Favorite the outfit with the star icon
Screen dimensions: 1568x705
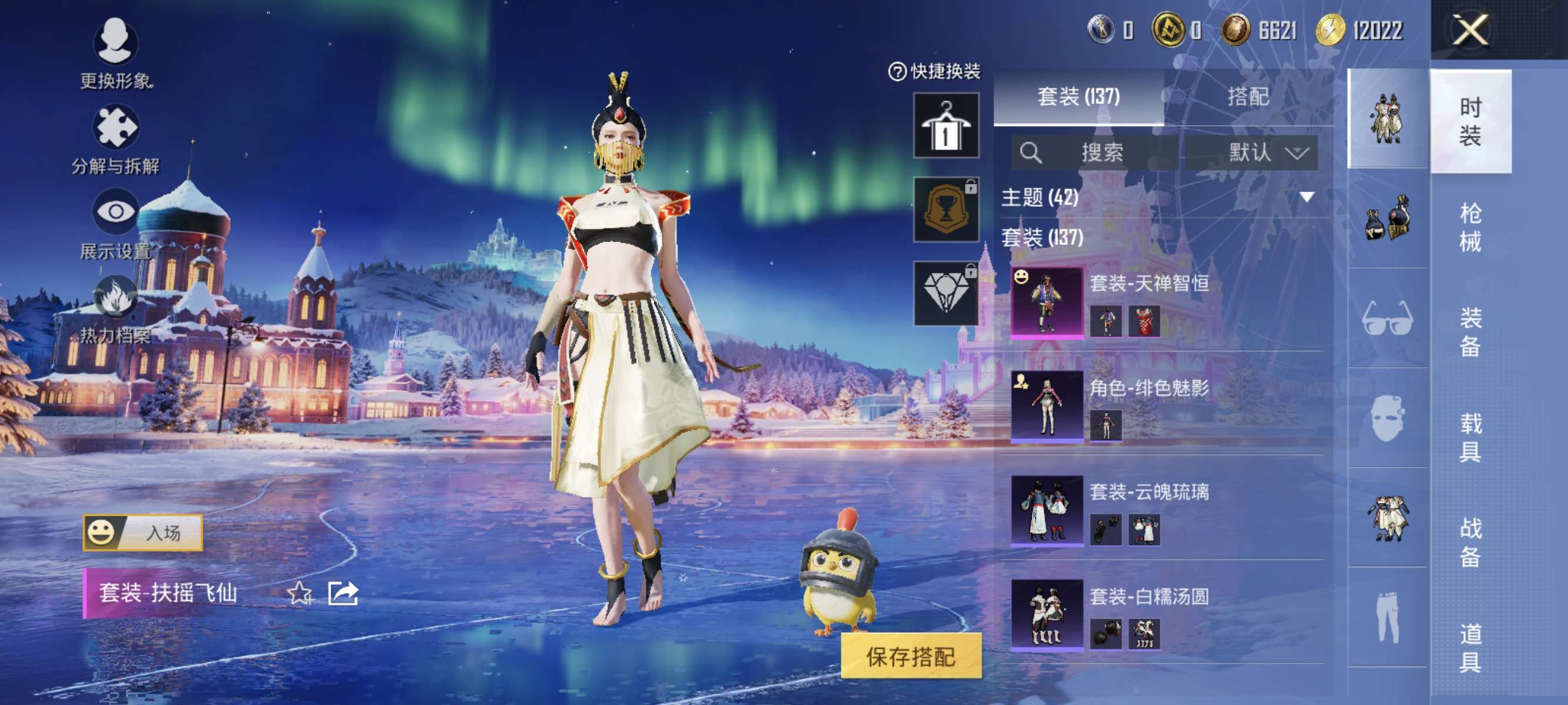[300, 593]
